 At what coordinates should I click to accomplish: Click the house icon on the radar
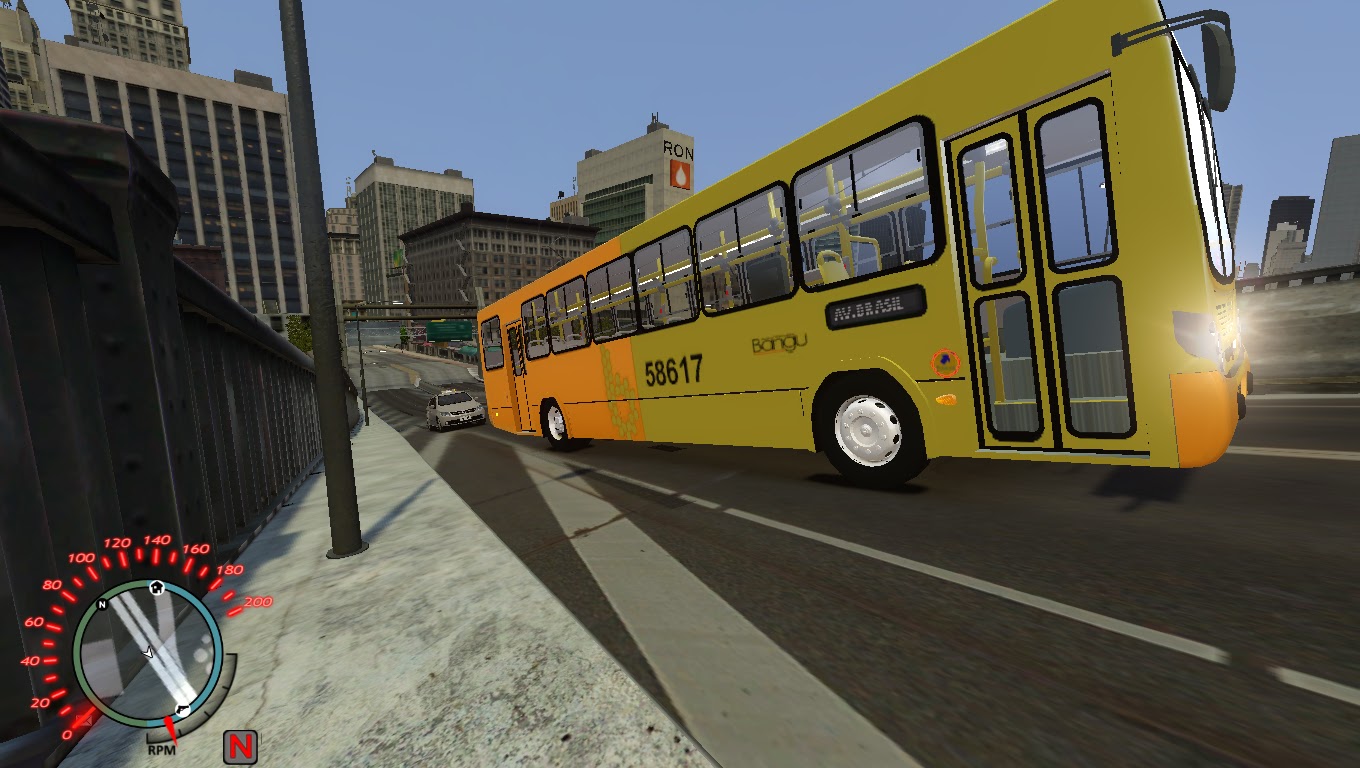[x=156, y=588]
